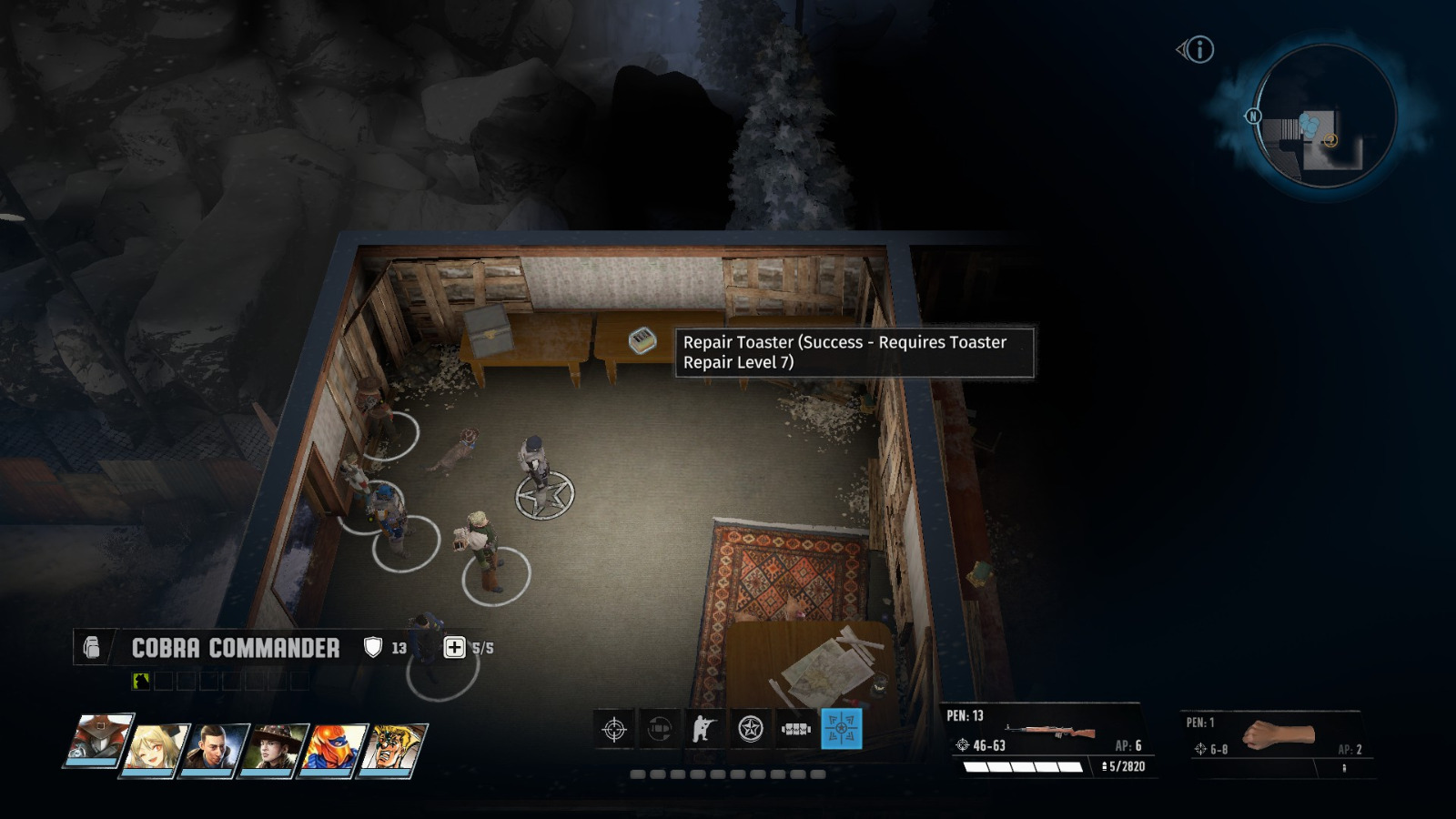Click the medkit plus icon showing 5/5
1456x819 pixels.
(x=455, y=648)
